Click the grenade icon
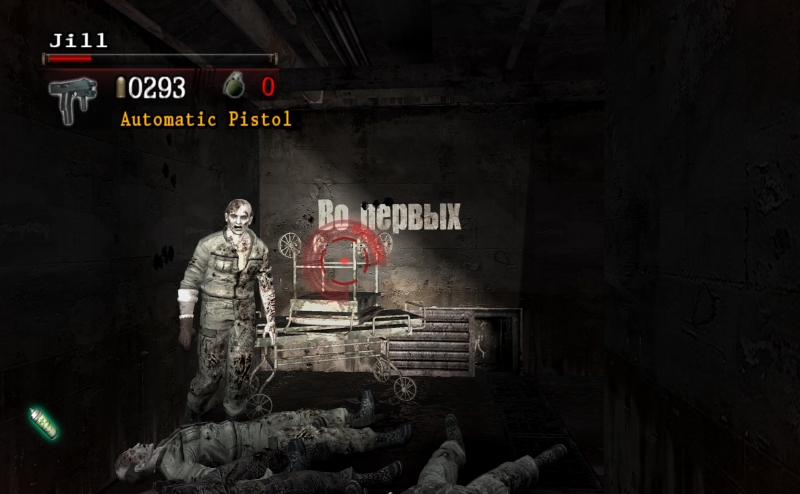The width and height of the screenshot is (800, 494). coord(235,87)
